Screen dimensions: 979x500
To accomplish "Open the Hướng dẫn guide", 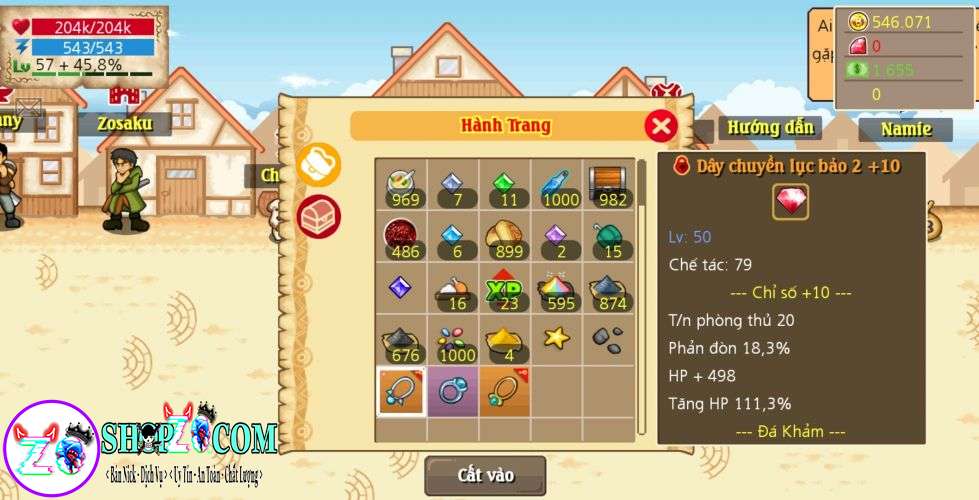I will point(769,127).
